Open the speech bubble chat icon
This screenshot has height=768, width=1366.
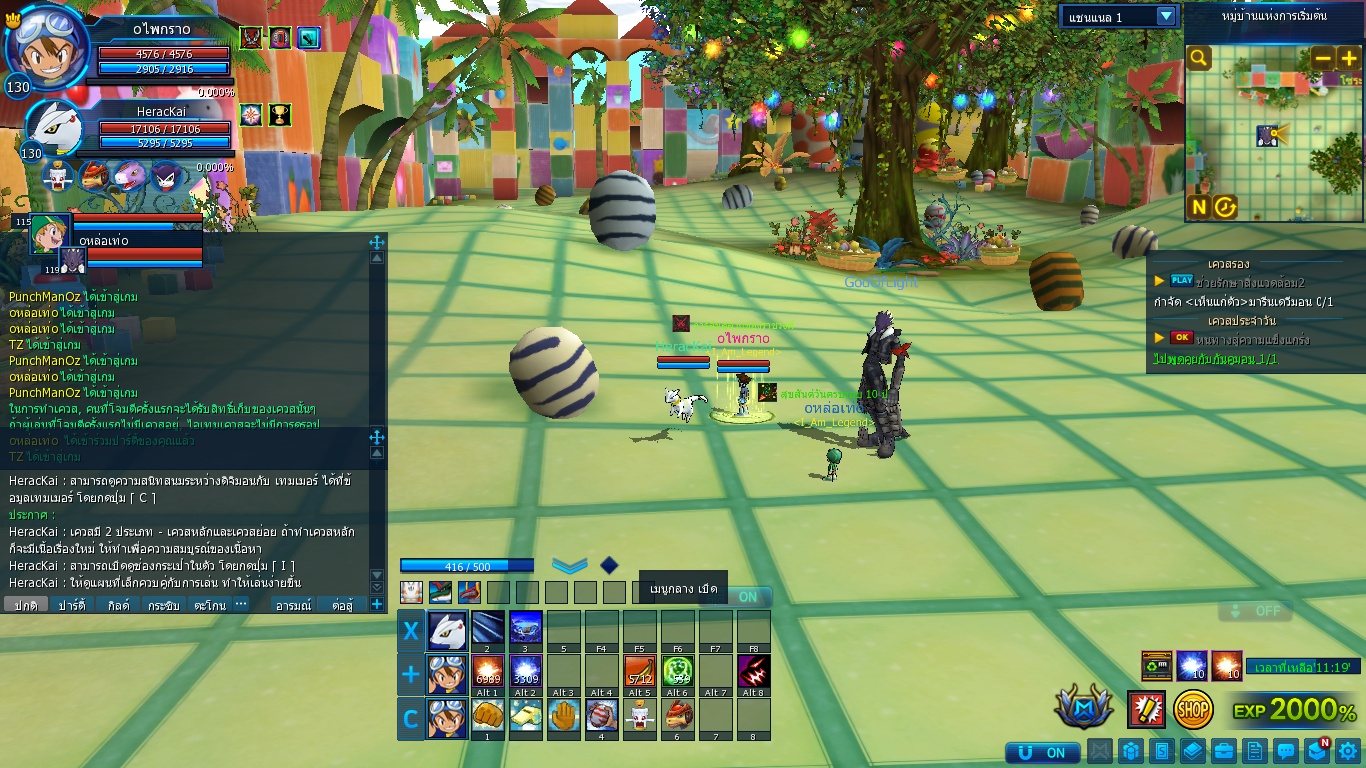1286,751
